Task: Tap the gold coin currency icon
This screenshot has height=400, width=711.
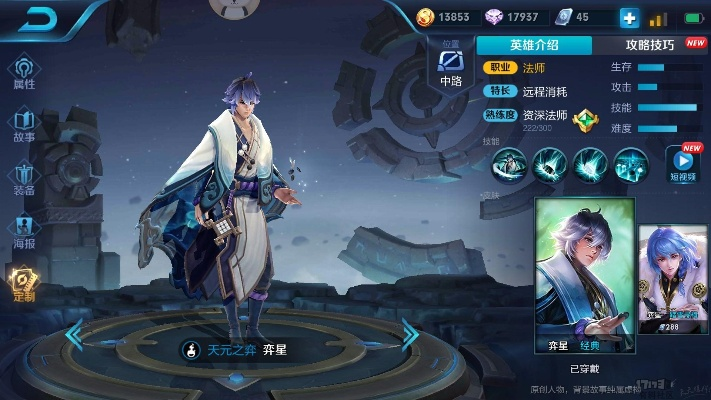Action: (425, 17)
